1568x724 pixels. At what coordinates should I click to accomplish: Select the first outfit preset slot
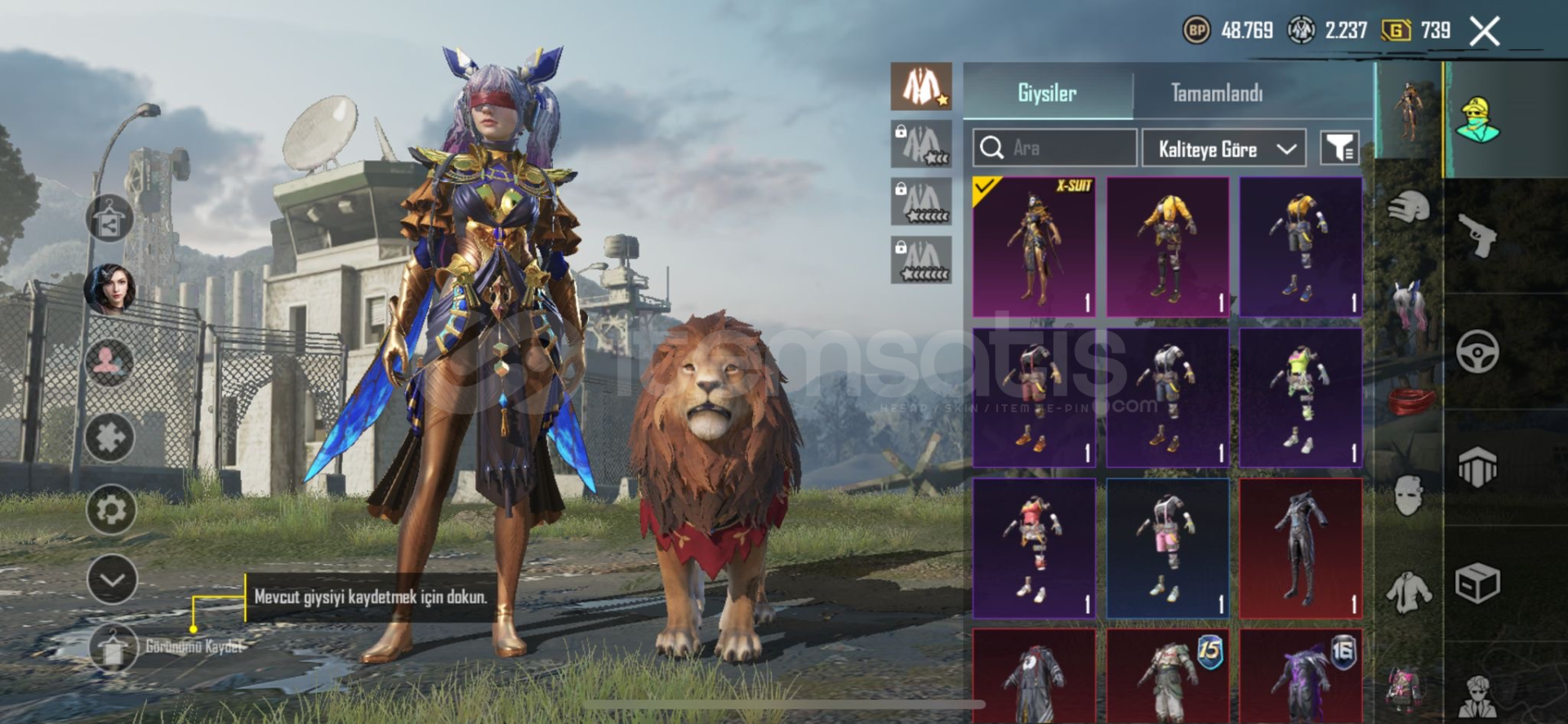[921, 87]
